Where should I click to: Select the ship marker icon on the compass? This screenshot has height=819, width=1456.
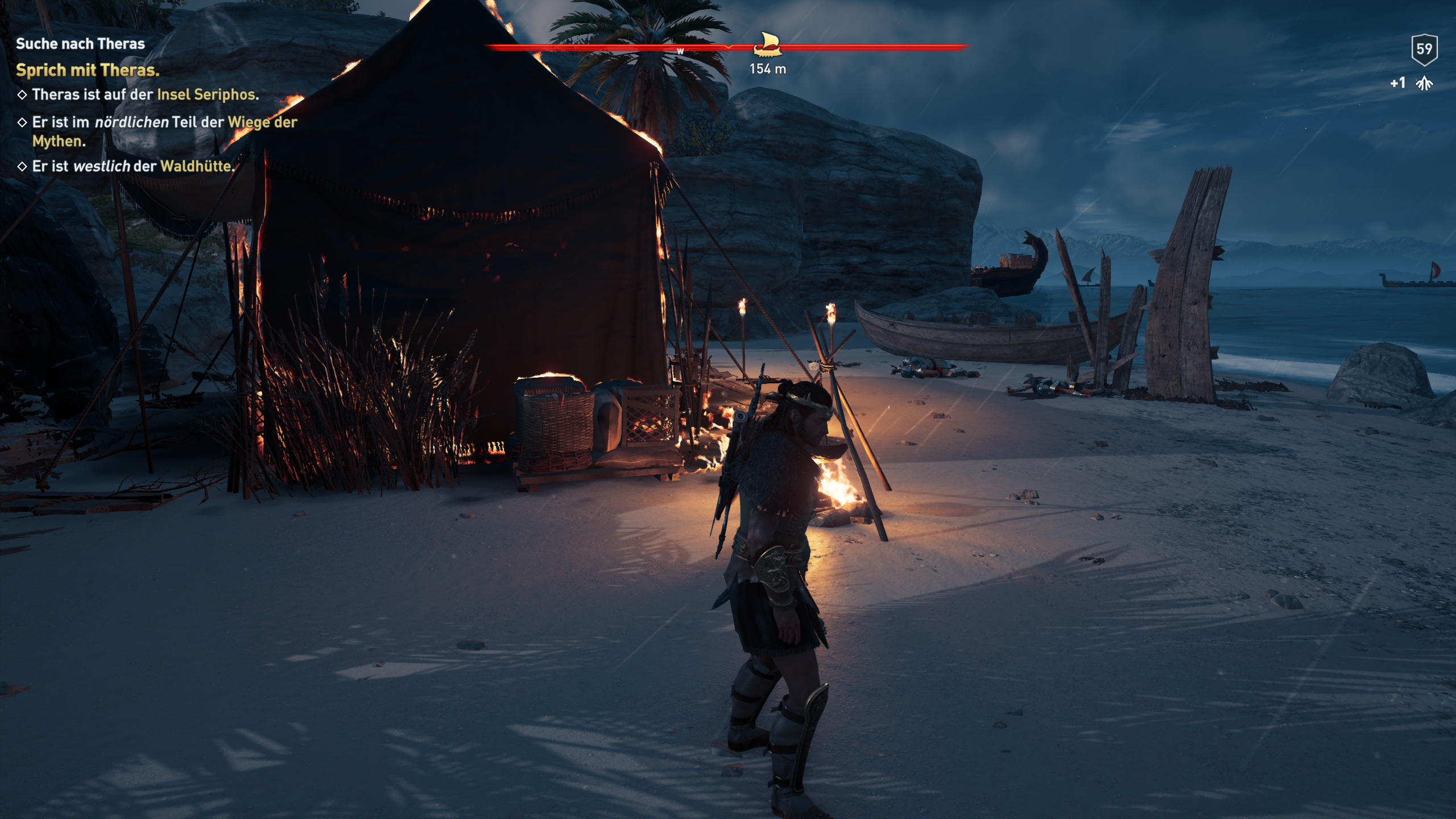coord(767,45)
